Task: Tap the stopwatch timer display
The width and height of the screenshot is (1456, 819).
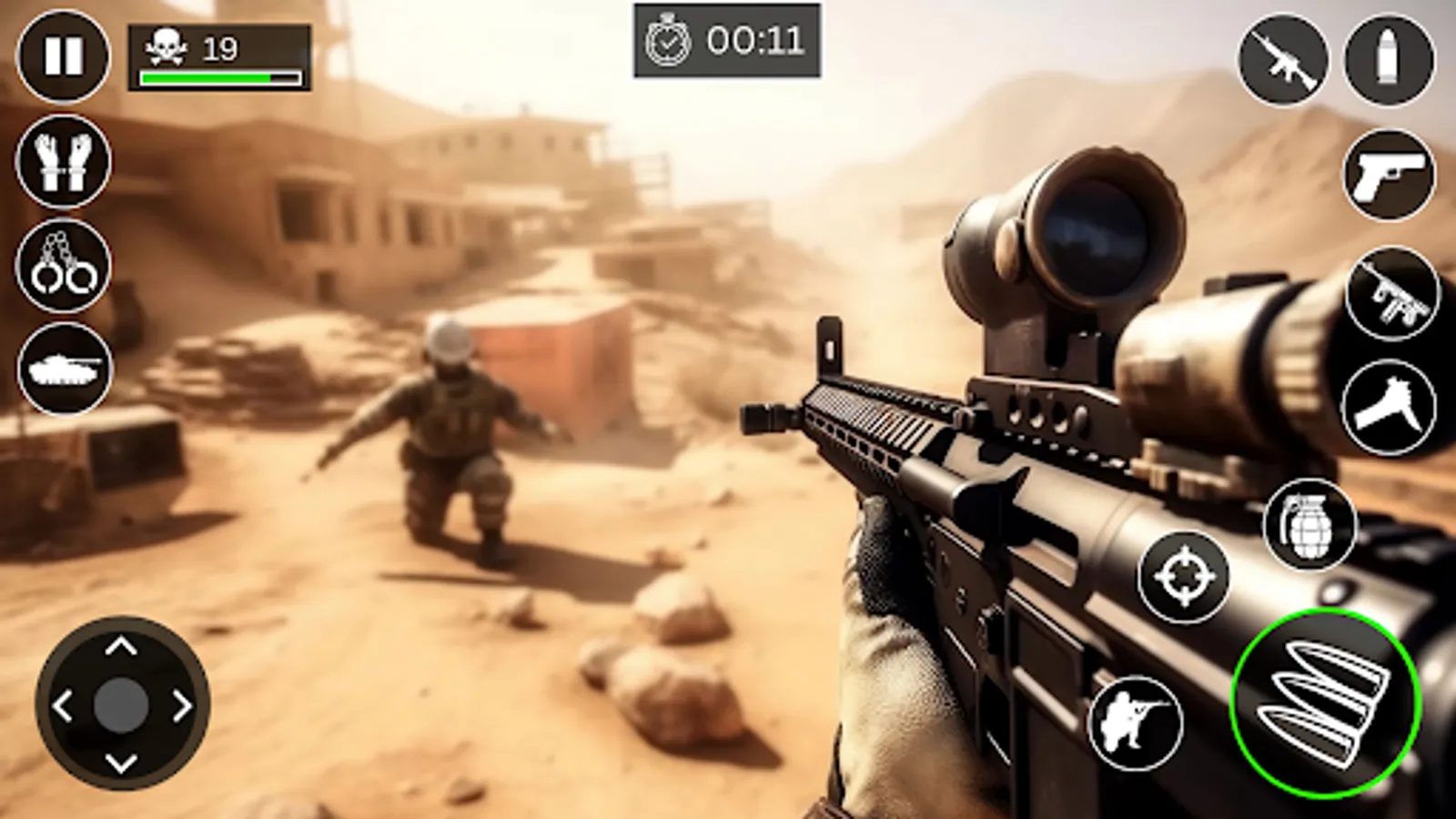Action: tap(728, 38)
